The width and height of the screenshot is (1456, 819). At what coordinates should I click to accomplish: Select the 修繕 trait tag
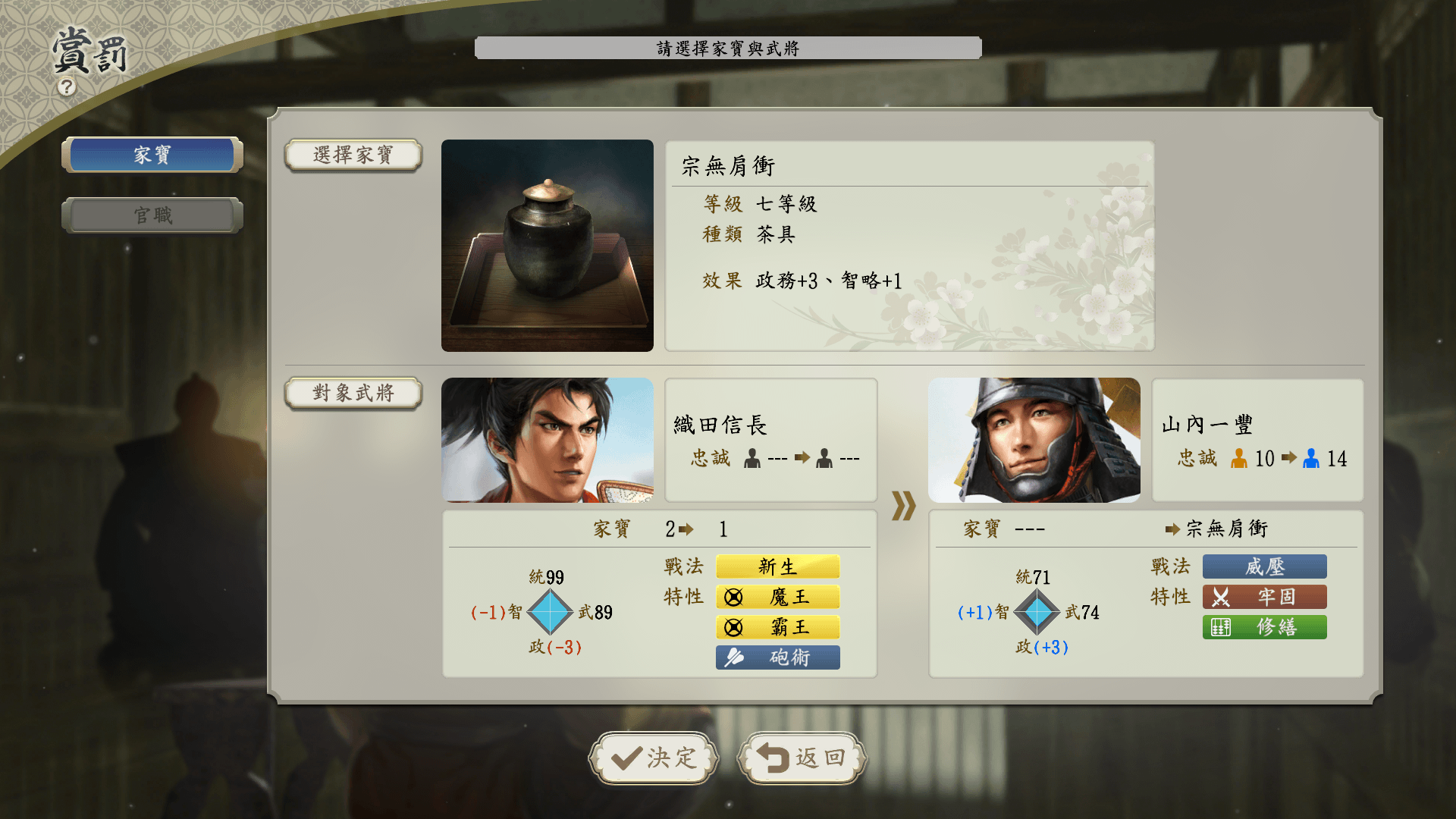pyautogui.click(x=1264, y=627)
